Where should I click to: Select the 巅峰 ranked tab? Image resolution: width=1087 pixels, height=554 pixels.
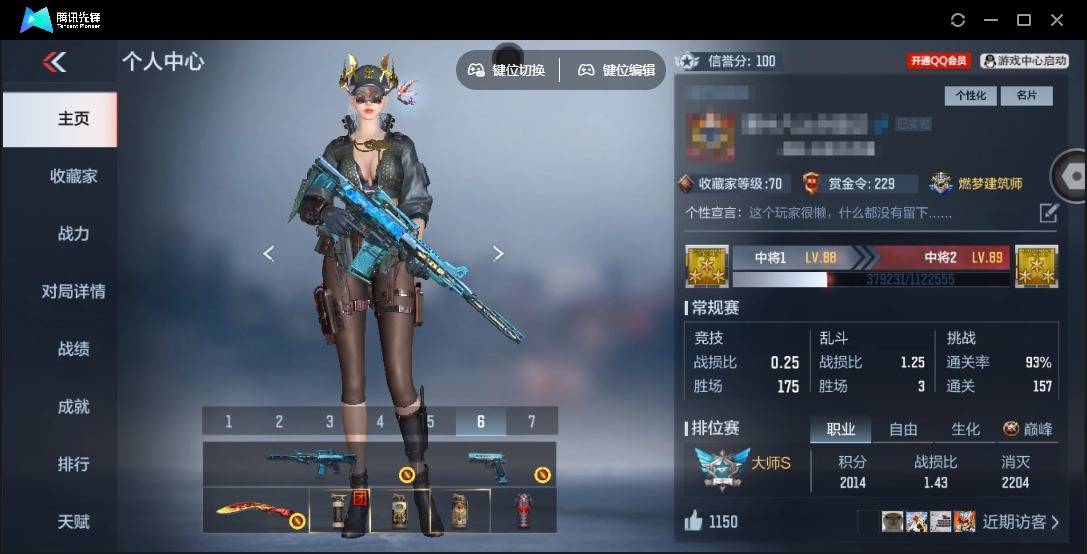(x=1028, y=429)
